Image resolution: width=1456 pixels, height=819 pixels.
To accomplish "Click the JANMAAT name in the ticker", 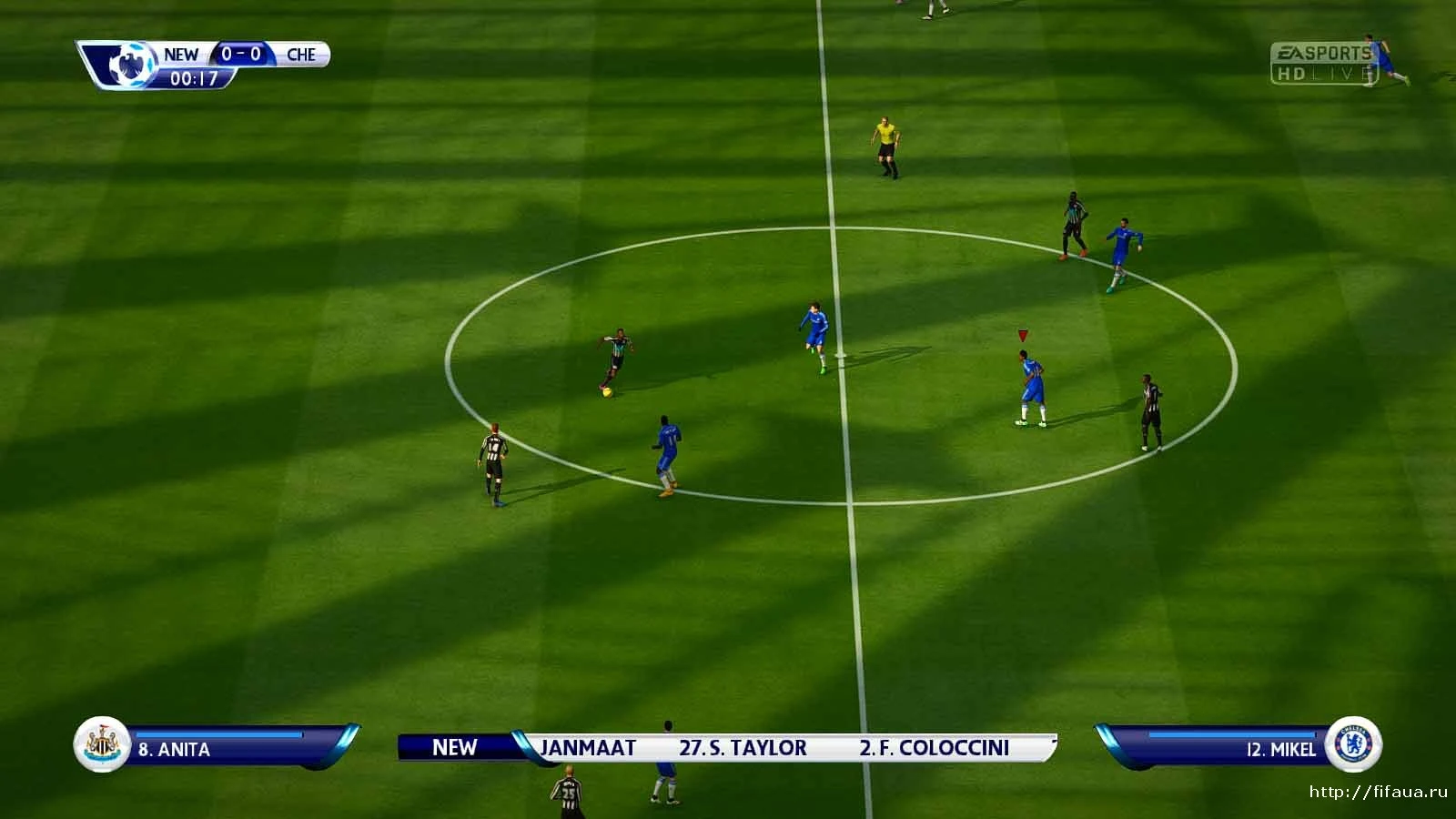I will [x=587, y=748].
